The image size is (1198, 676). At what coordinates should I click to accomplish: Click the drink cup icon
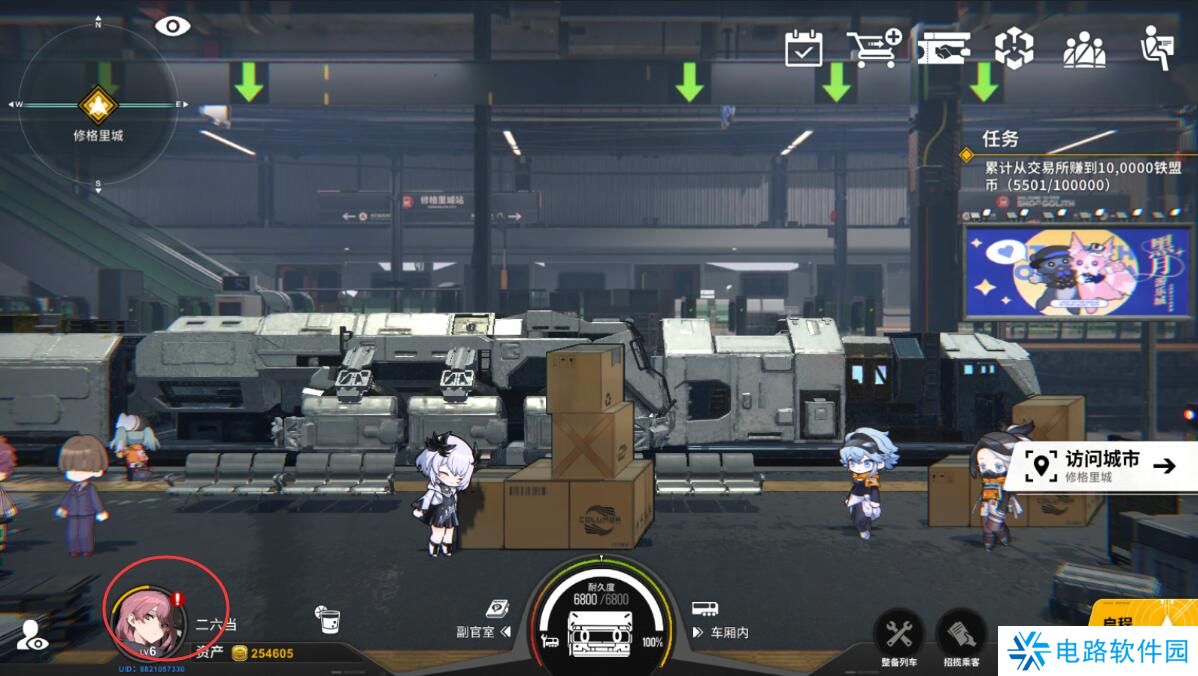pyautogui.click(x=327, y=620)
